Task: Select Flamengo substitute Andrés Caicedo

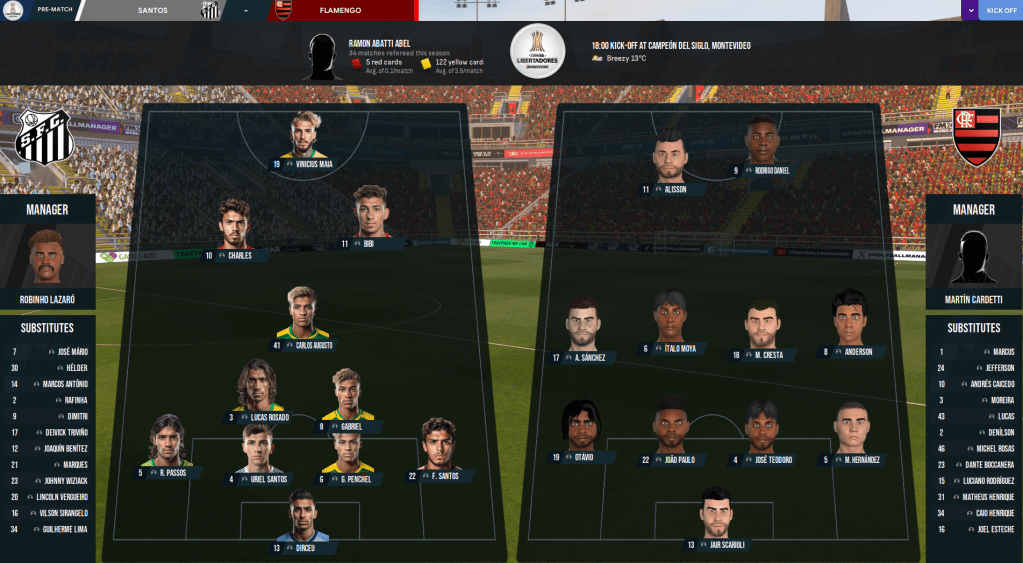Action: 974,384
